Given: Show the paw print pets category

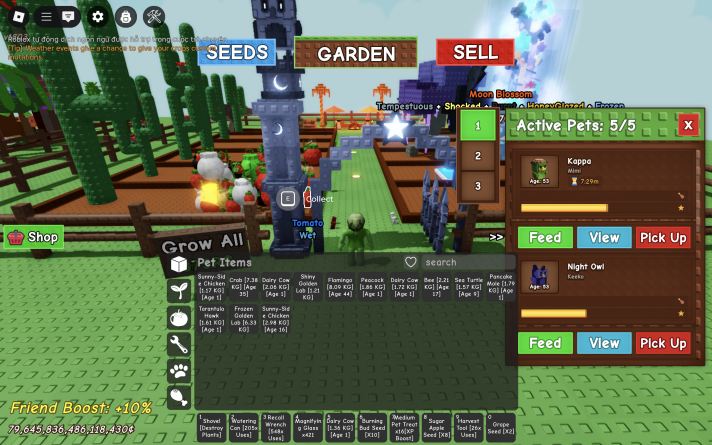Looking at the screenshot, I should 179,371.
